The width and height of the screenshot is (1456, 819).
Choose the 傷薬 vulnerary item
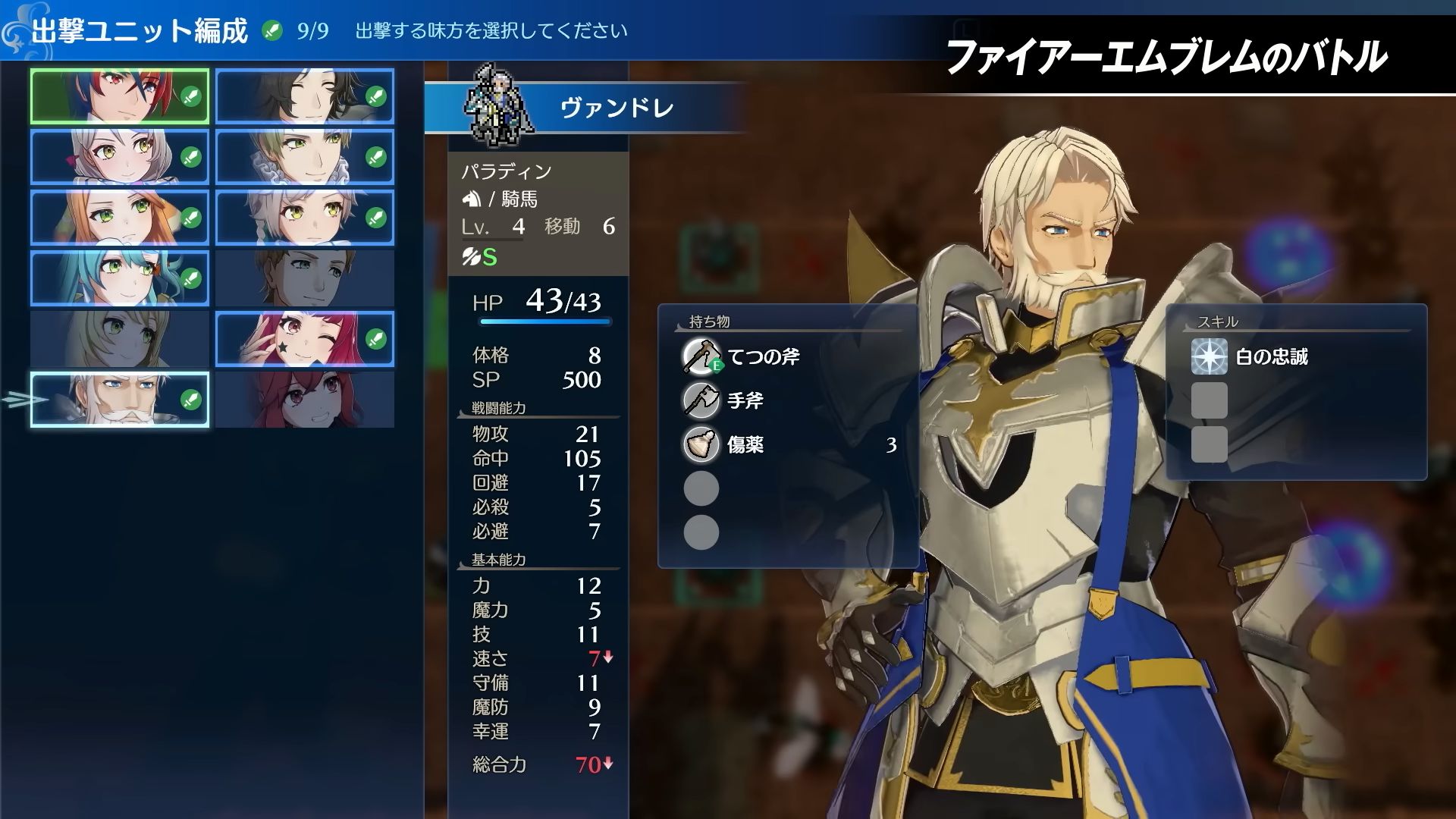point(745,444)
